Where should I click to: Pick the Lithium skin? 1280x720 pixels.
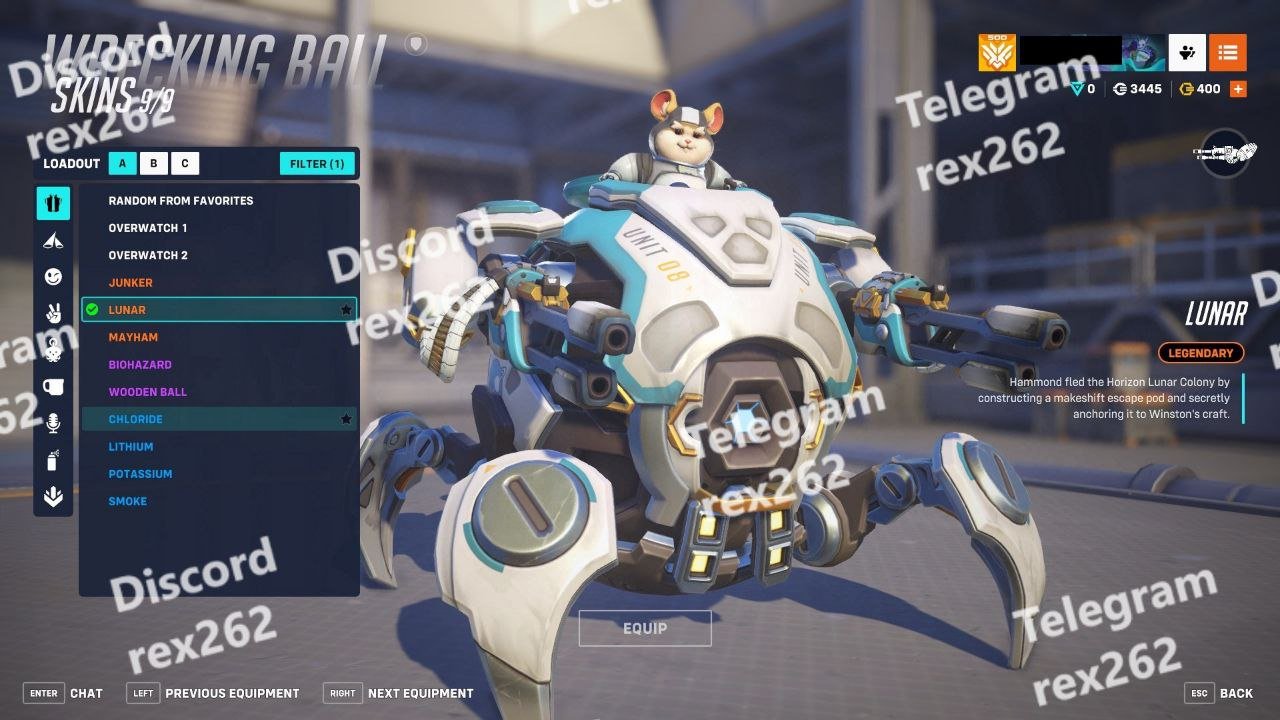coord(131,447)
